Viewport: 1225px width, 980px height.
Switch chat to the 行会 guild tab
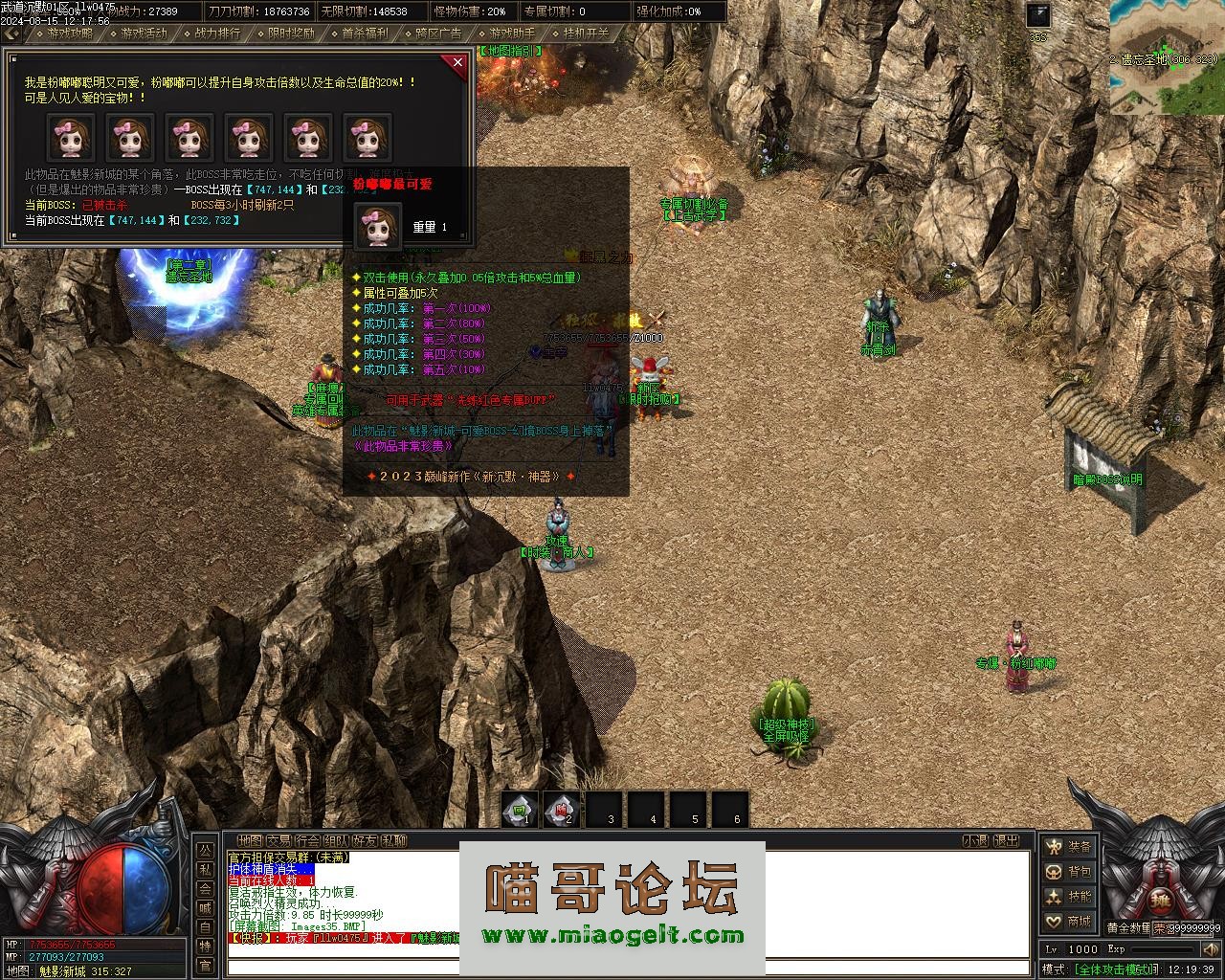[x=308, y=840]
